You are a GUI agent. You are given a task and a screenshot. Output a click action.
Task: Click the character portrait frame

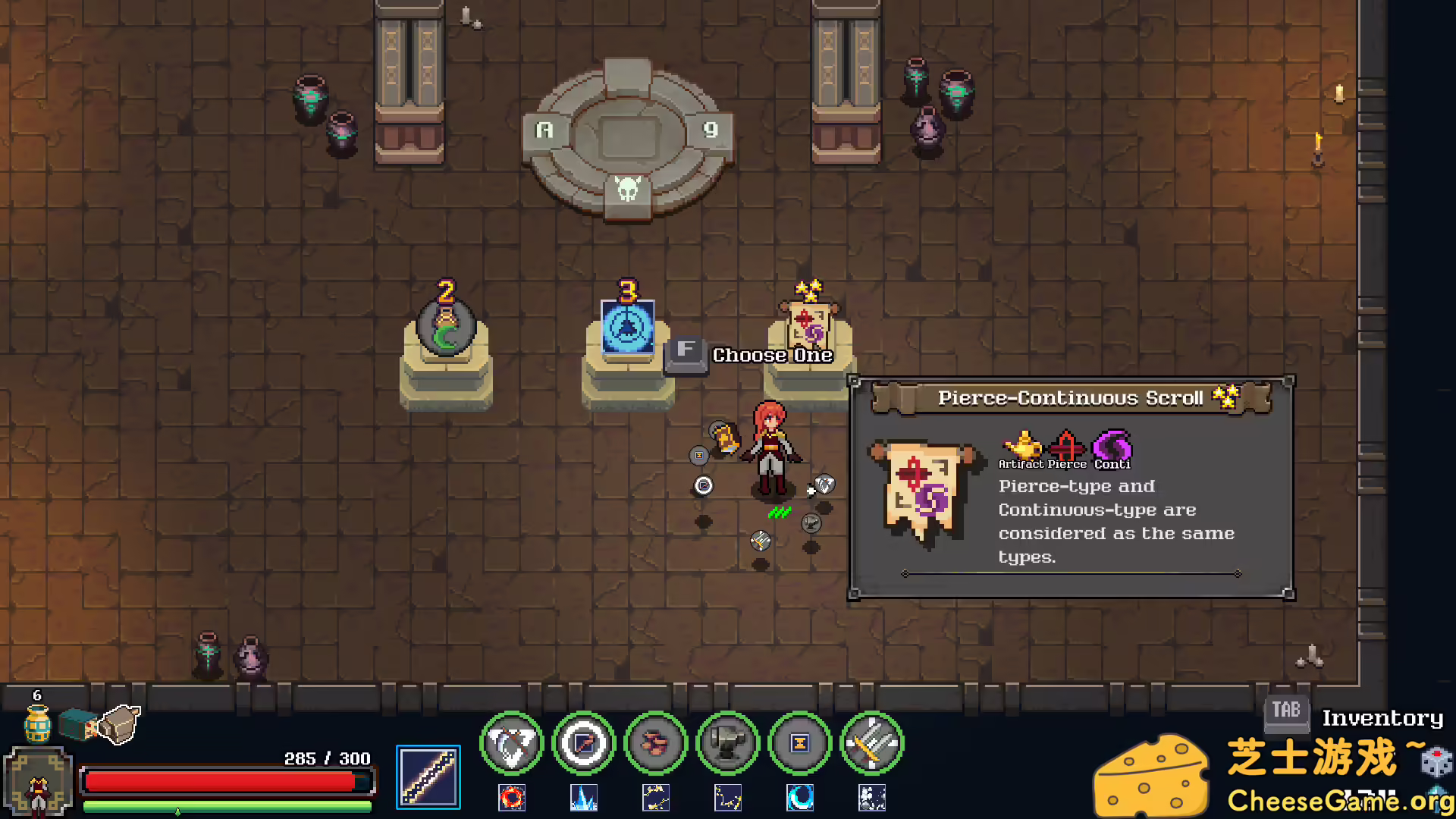click(x=38, y=783)
